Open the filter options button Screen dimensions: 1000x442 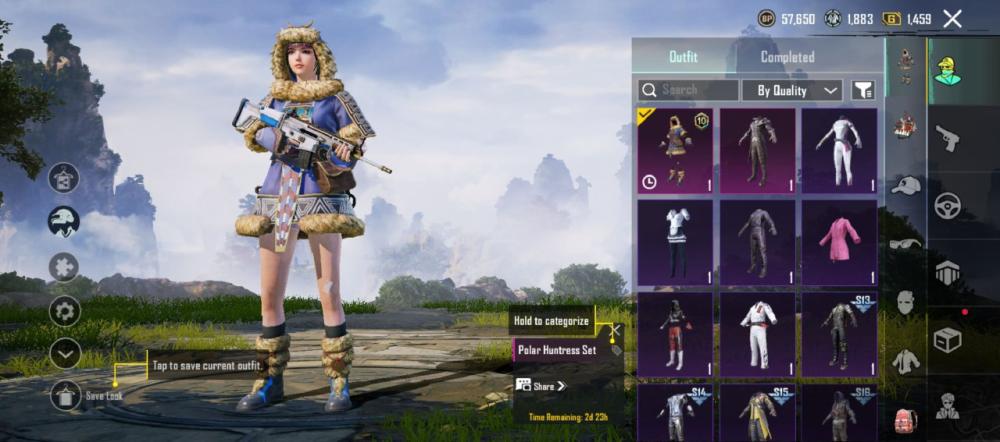tap(863, 90)
